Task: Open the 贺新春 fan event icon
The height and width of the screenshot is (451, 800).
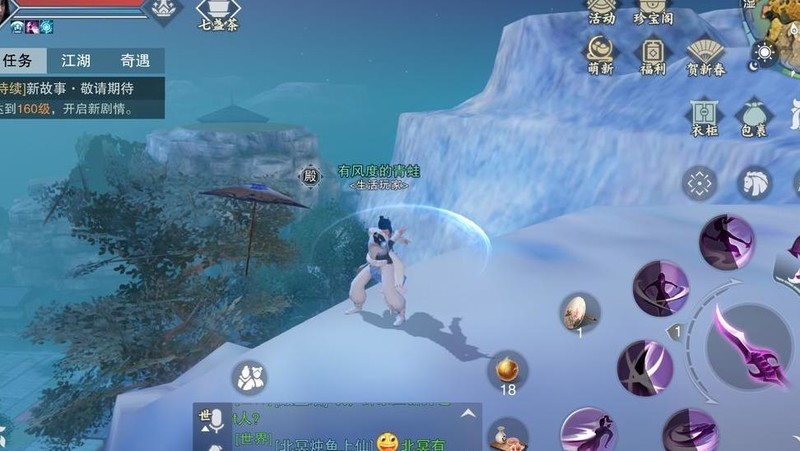Action: [x=706, y=52]
